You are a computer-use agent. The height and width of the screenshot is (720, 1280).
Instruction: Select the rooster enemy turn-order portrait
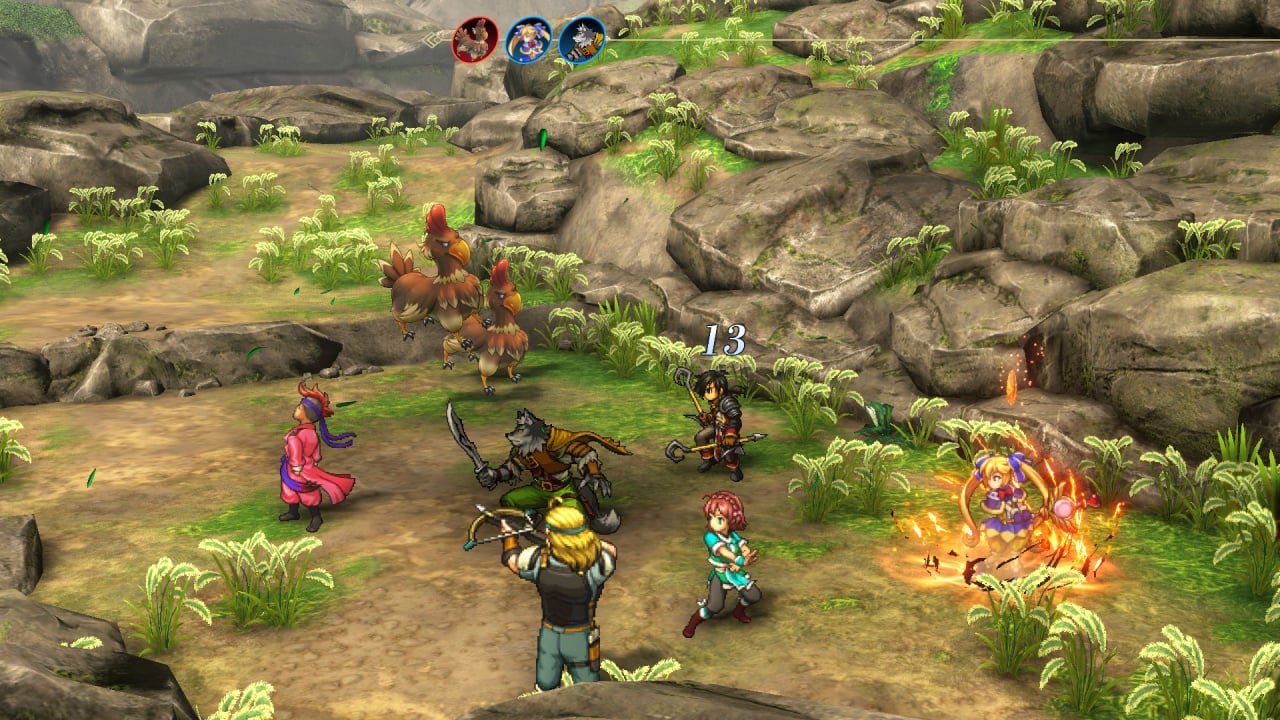pos(475,41)
